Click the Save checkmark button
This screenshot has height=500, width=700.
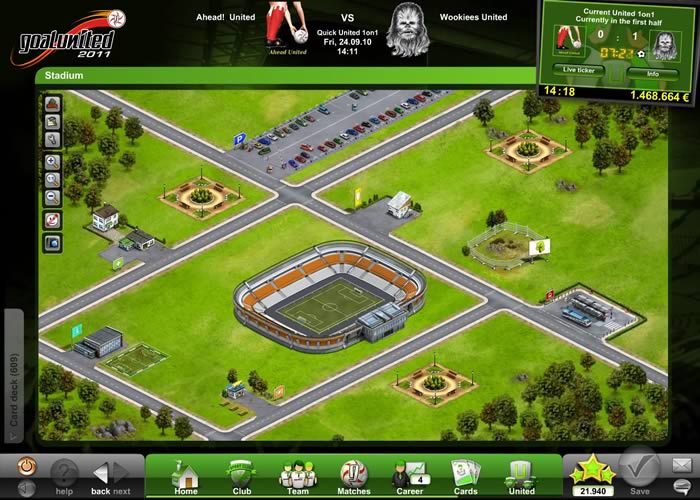point(638,468)
